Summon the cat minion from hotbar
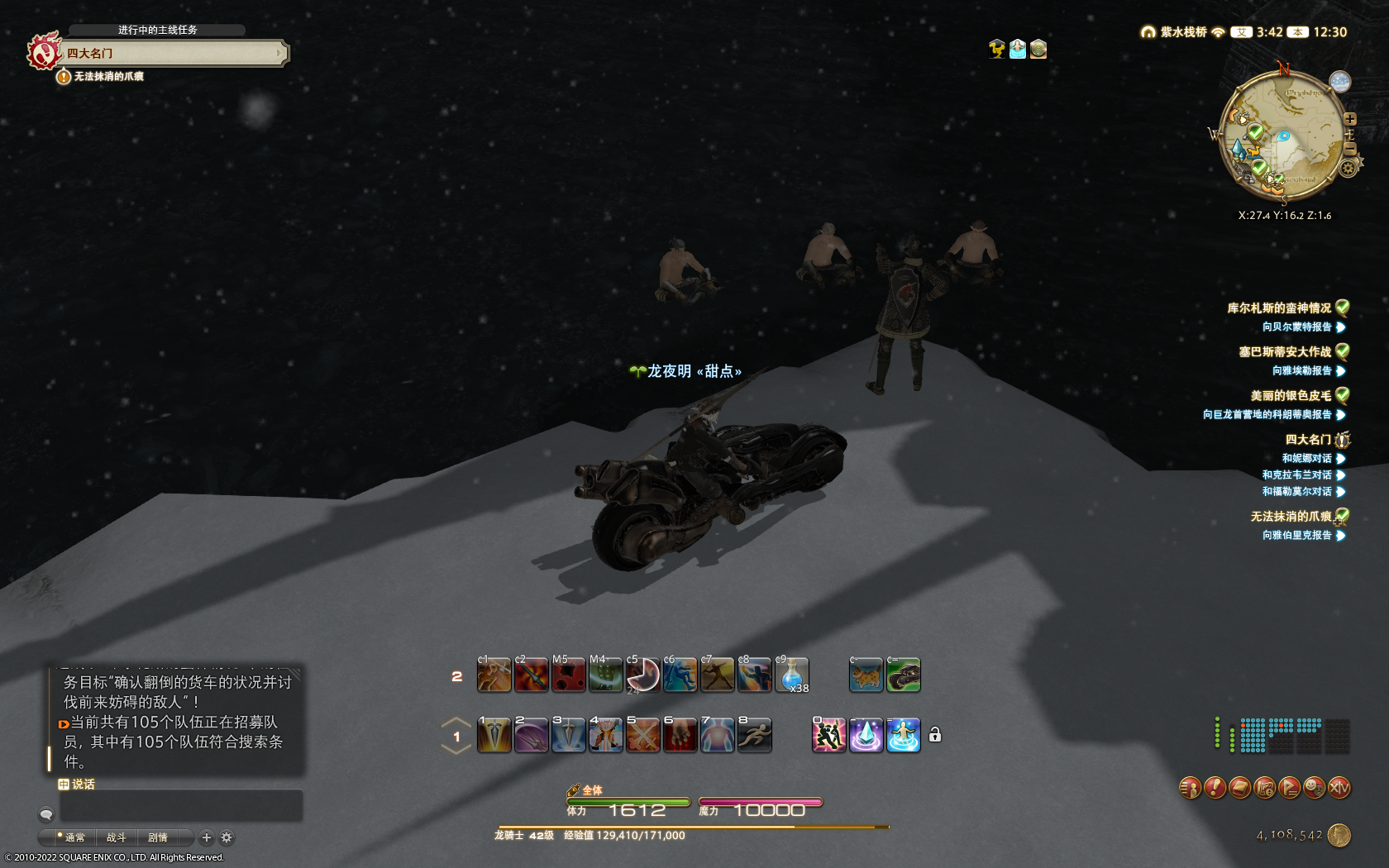The image size is (1389, 868). (866, 675)
